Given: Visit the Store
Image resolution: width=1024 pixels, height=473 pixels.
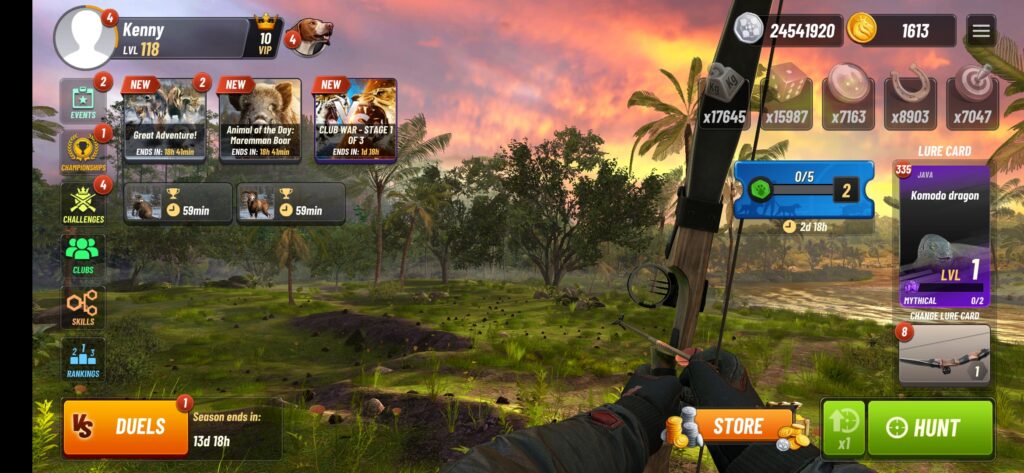Looking at the screenshot, I should [738, 427].
